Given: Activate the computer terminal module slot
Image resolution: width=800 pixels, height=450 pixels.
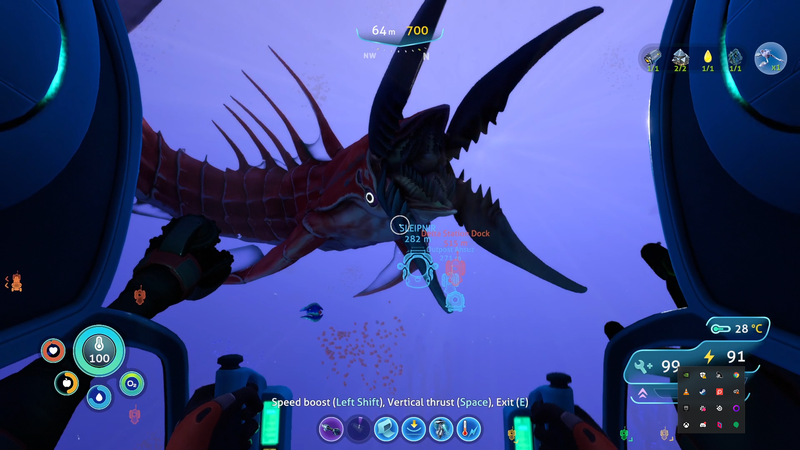Looking at the screenshot, I should (386, 429).
